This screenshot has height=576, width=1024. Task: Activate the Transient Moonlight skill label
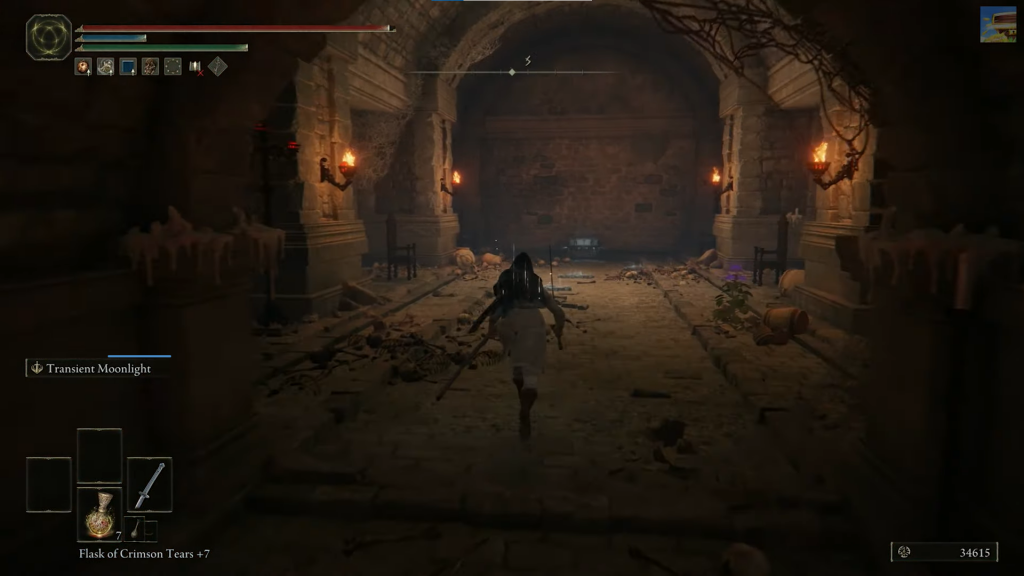pos(98,368)
